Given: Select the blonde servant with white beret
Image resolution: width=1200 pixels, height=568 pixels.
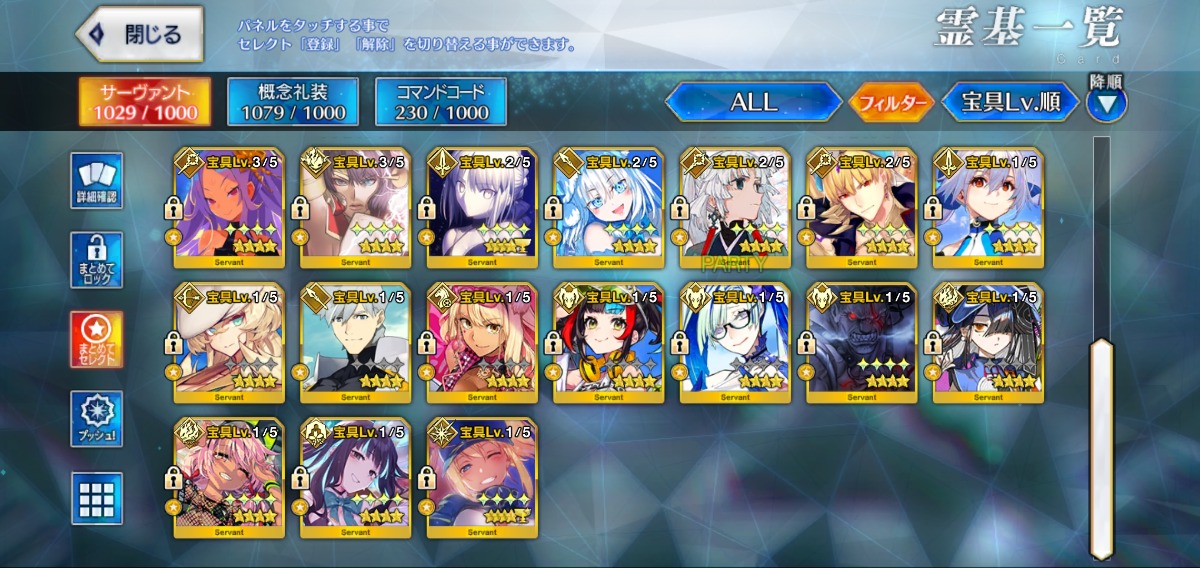Looking at the screenshot, I should pos(228,343).
